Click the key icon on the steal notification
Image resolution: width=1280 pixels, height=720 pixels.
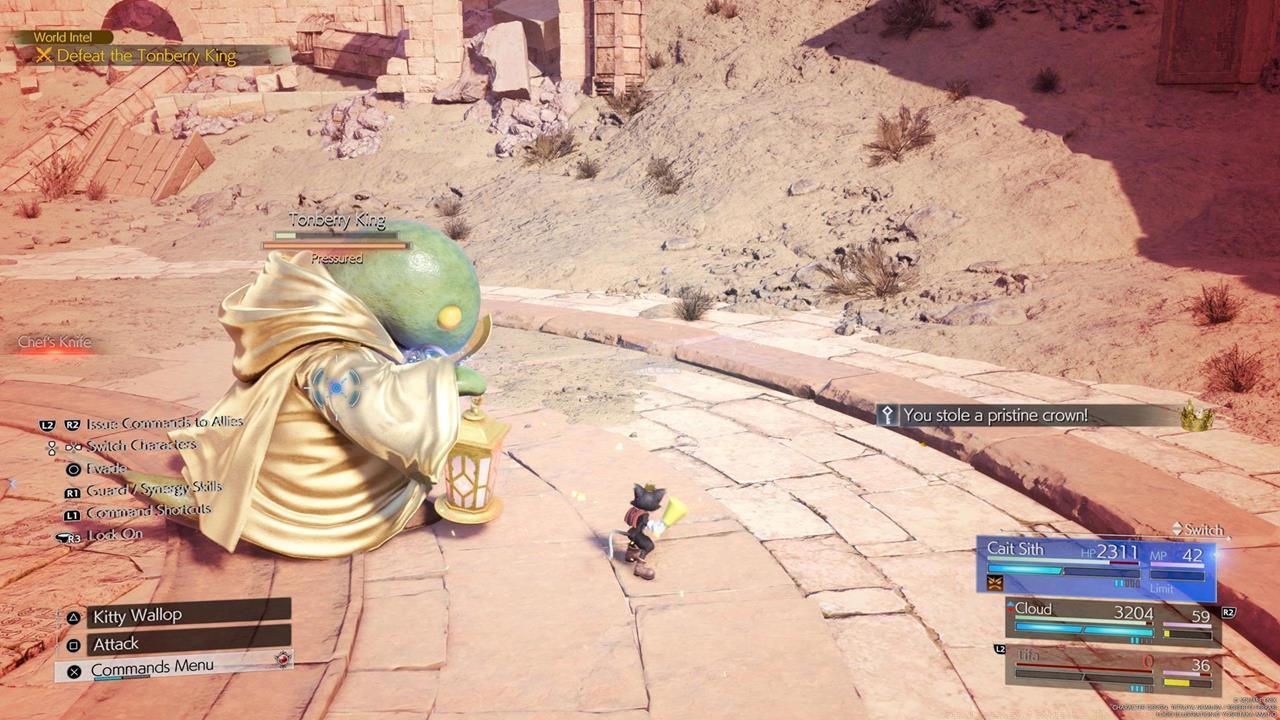(888, 417)
